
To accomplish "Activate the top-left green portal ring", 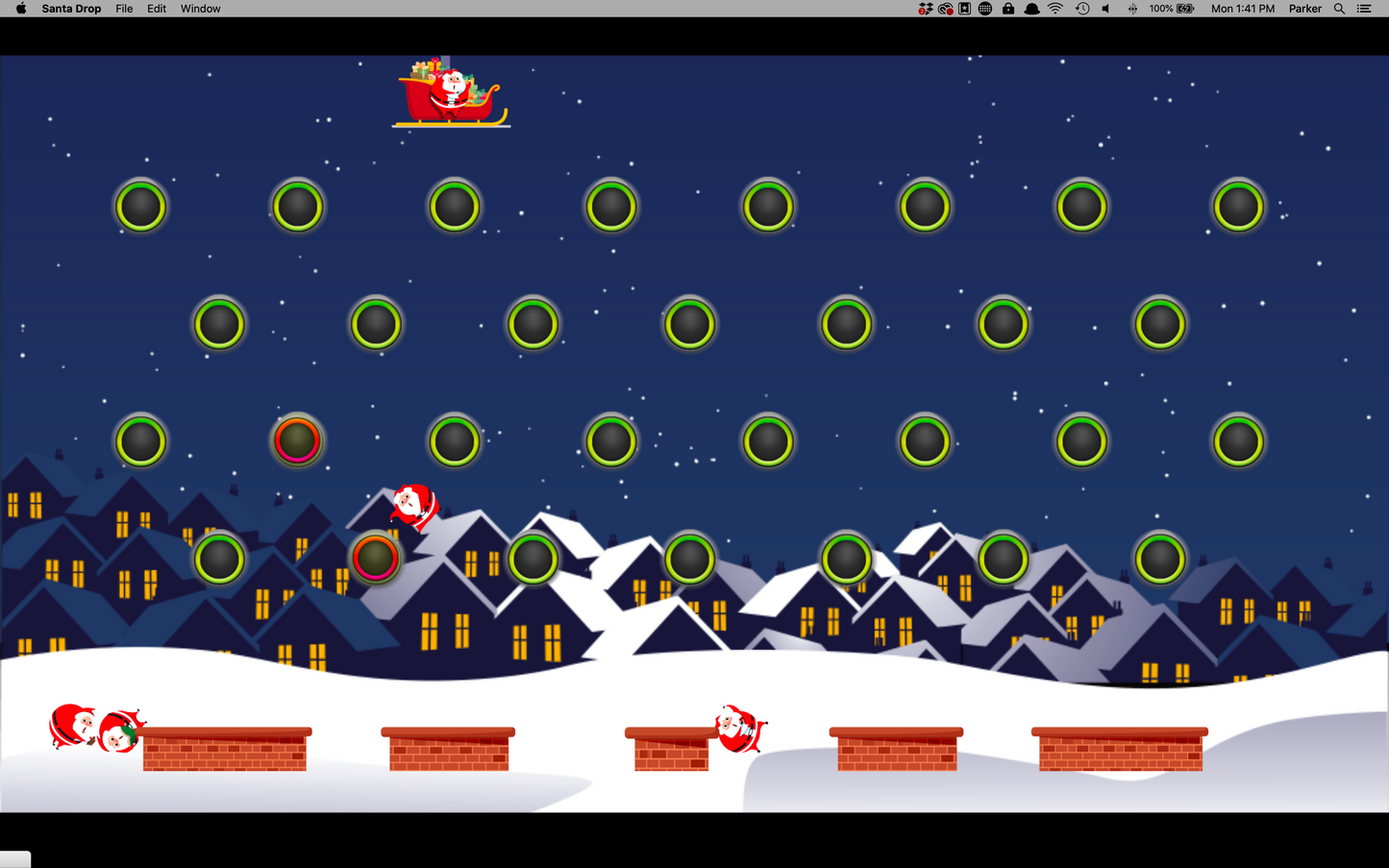I will click(141, 205).
